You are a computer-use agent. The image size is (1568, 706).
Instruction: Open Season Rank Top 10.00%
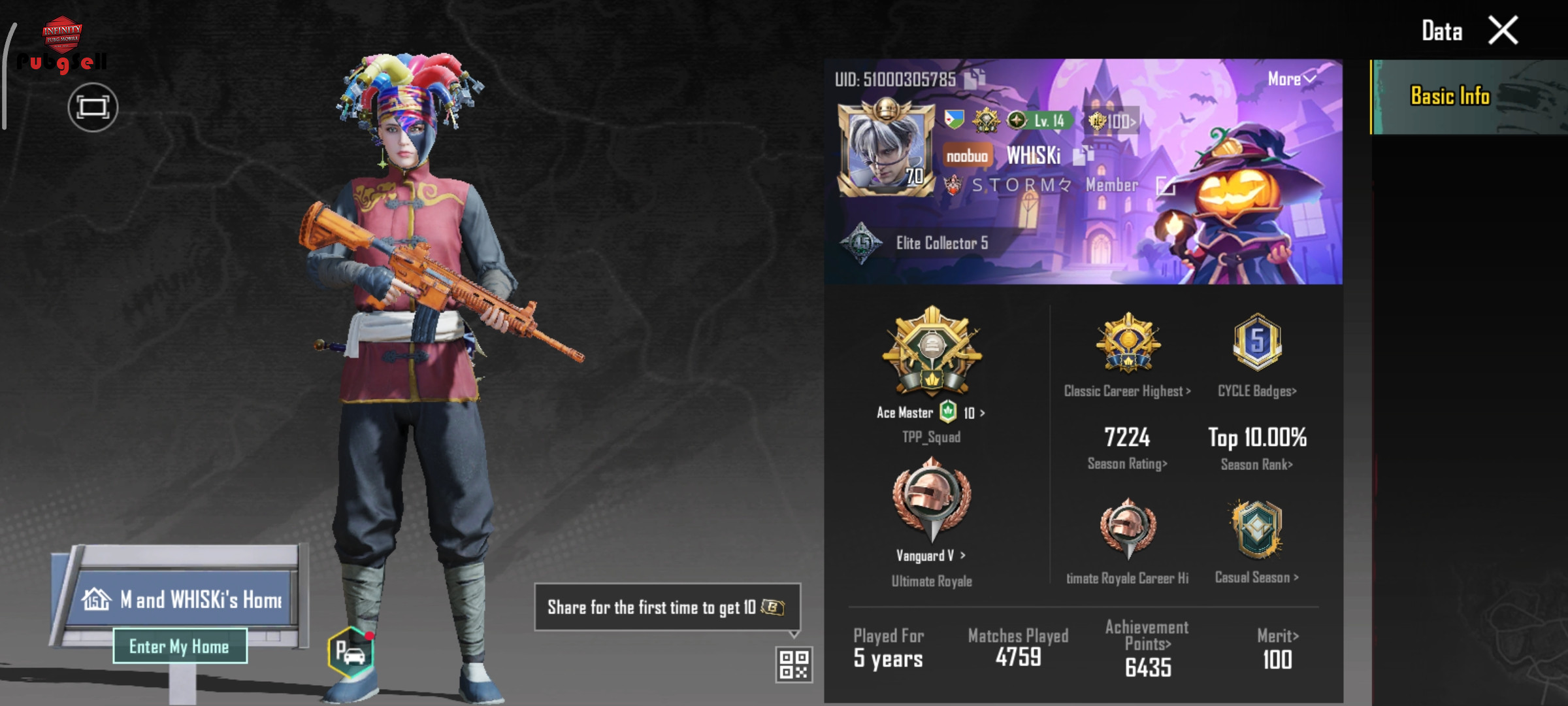point(1257,448)
